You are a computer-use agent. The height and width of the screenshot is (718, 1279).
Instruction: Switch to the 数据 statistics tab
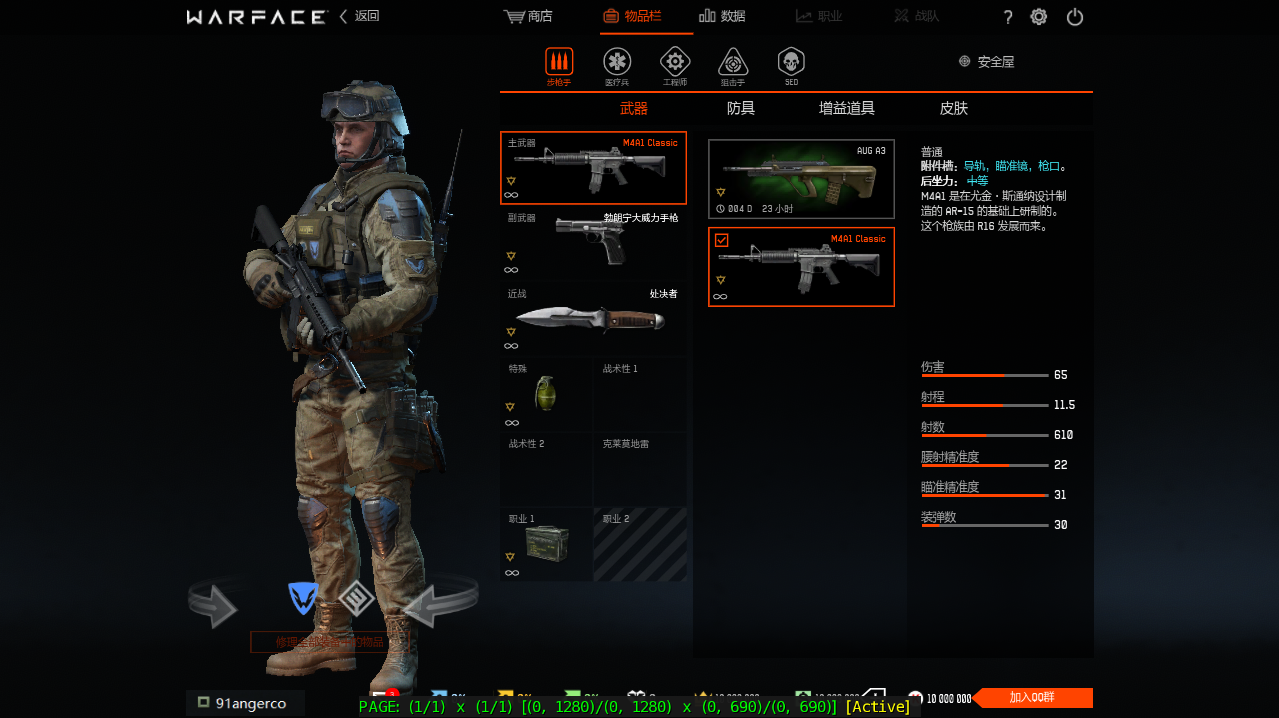(x=722, y=16)
